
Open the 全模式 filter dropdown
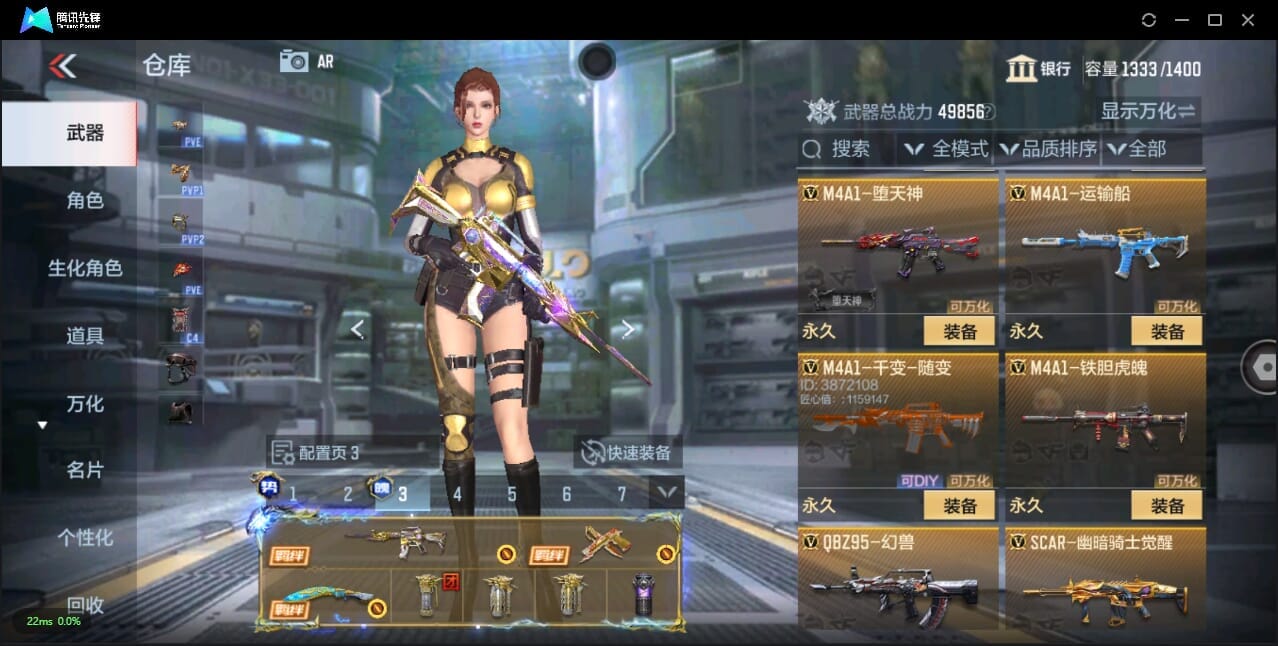[x=946, y=150]
